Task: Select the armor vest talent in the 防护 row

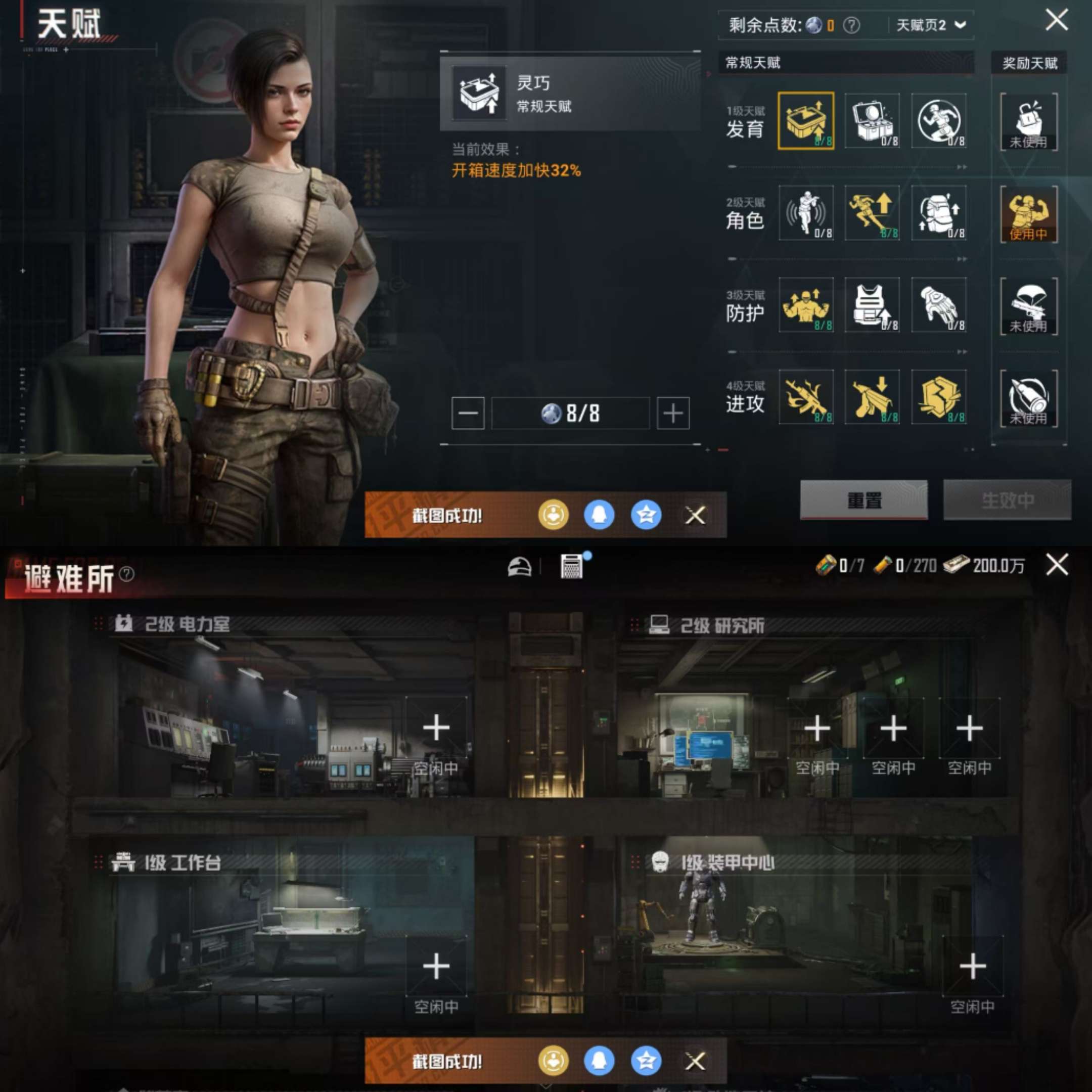Action: tap(872, 307)
